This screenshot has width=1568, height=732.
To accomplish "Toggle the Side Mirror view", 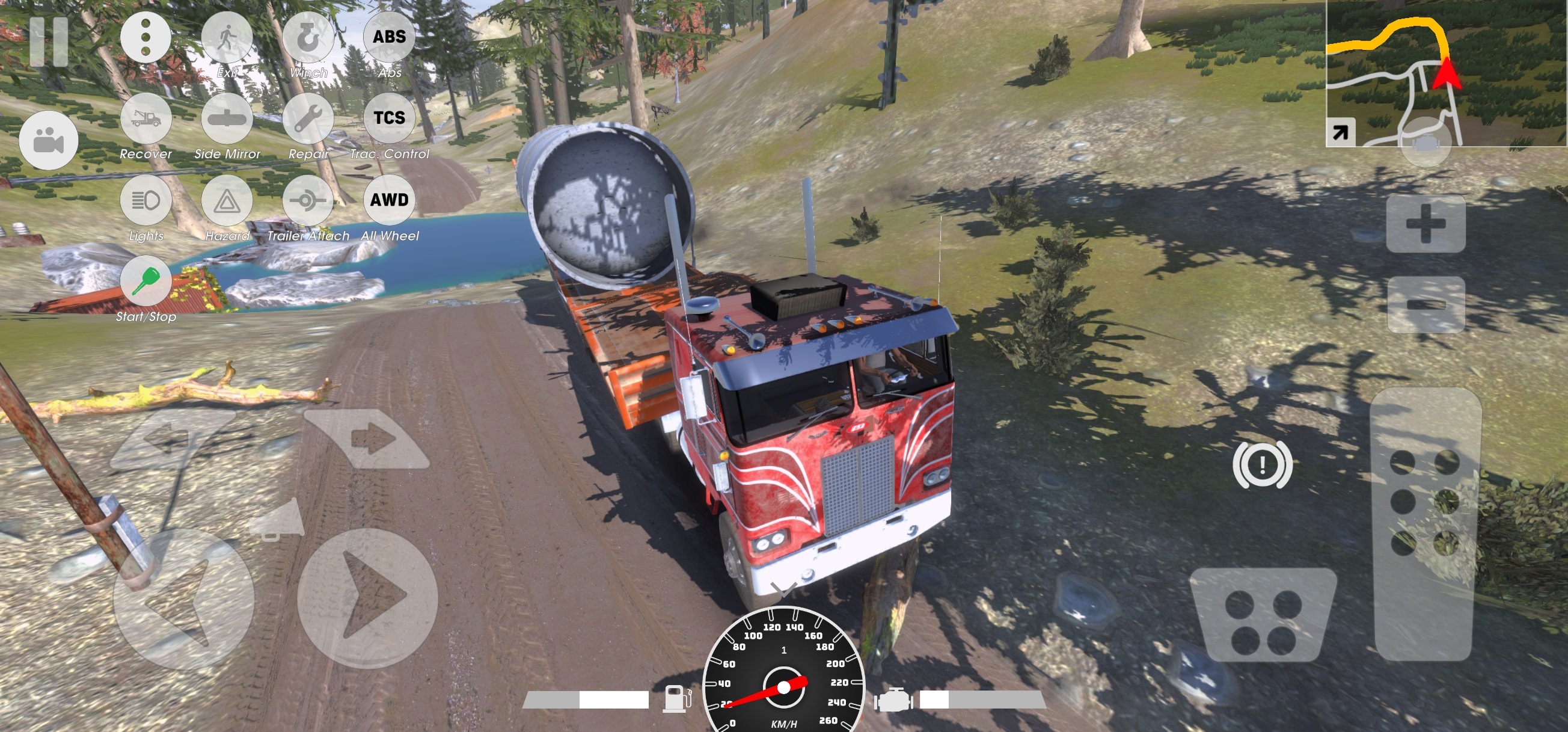I will (227, 118).
